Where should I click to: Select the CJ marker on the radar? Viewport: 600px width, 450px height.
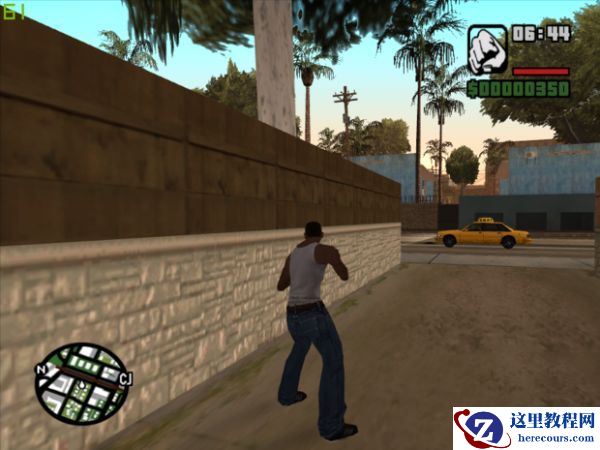click(125, 379)
